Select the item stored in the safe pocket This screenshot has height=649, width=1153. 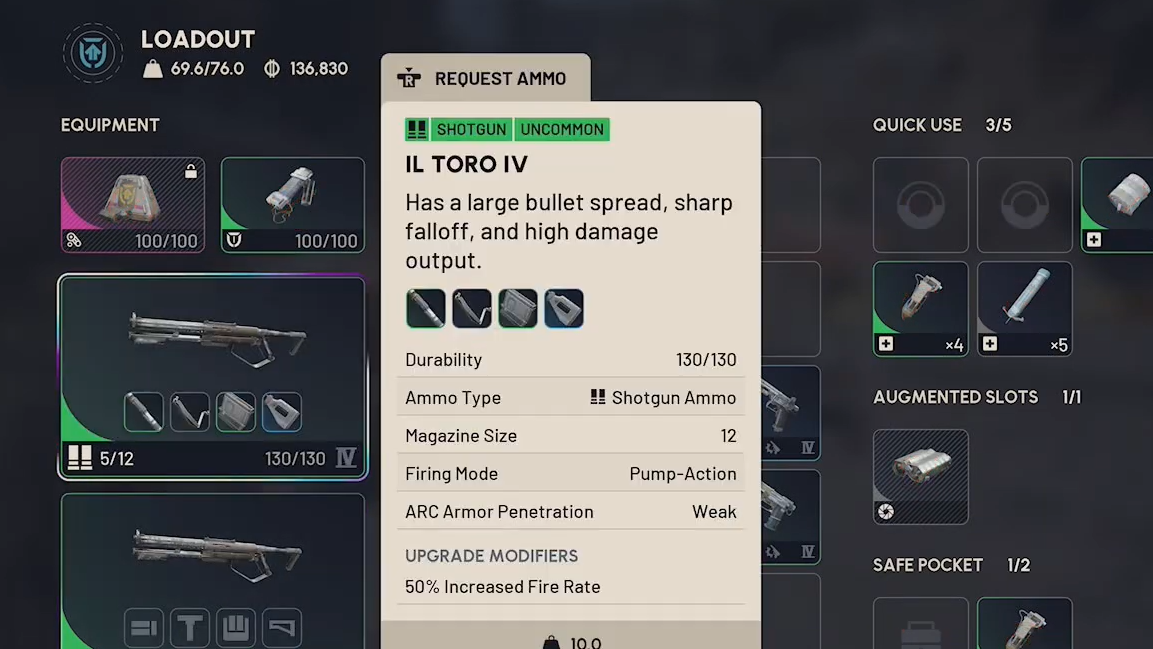point(1024,624)
